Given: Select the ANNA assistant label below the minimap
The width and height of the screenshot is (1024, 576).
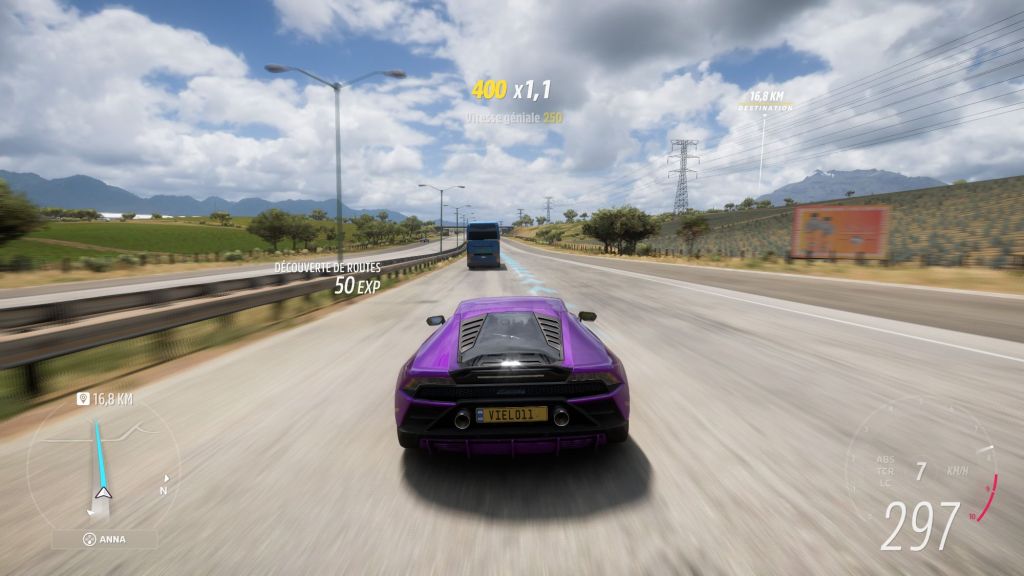Looking at the screenshot, I should click(104, 539).
